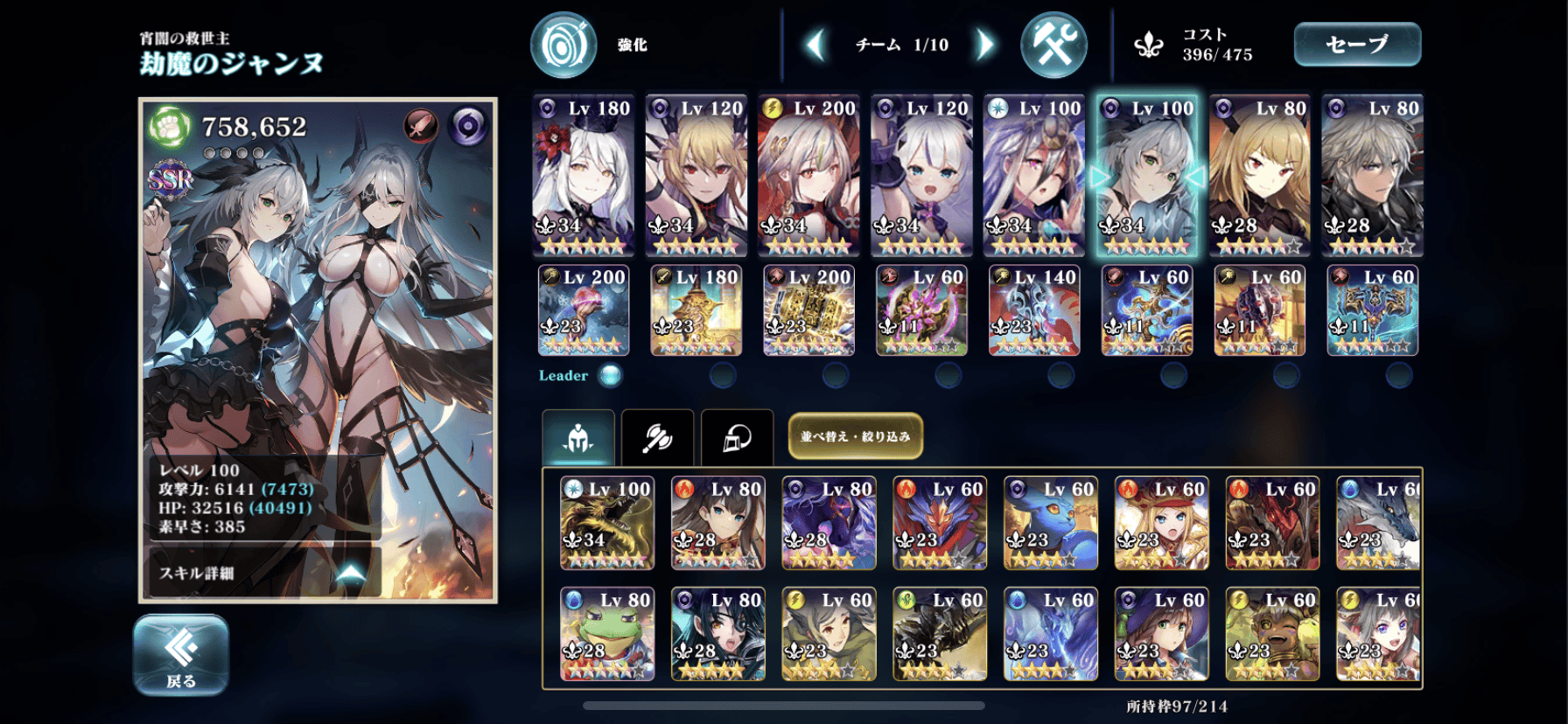The width and height of the screenshot is (1568, 724).
Task: Select the highlighted Lv 100 team character
Action: pyautogui.click(x=1146, y=175)
